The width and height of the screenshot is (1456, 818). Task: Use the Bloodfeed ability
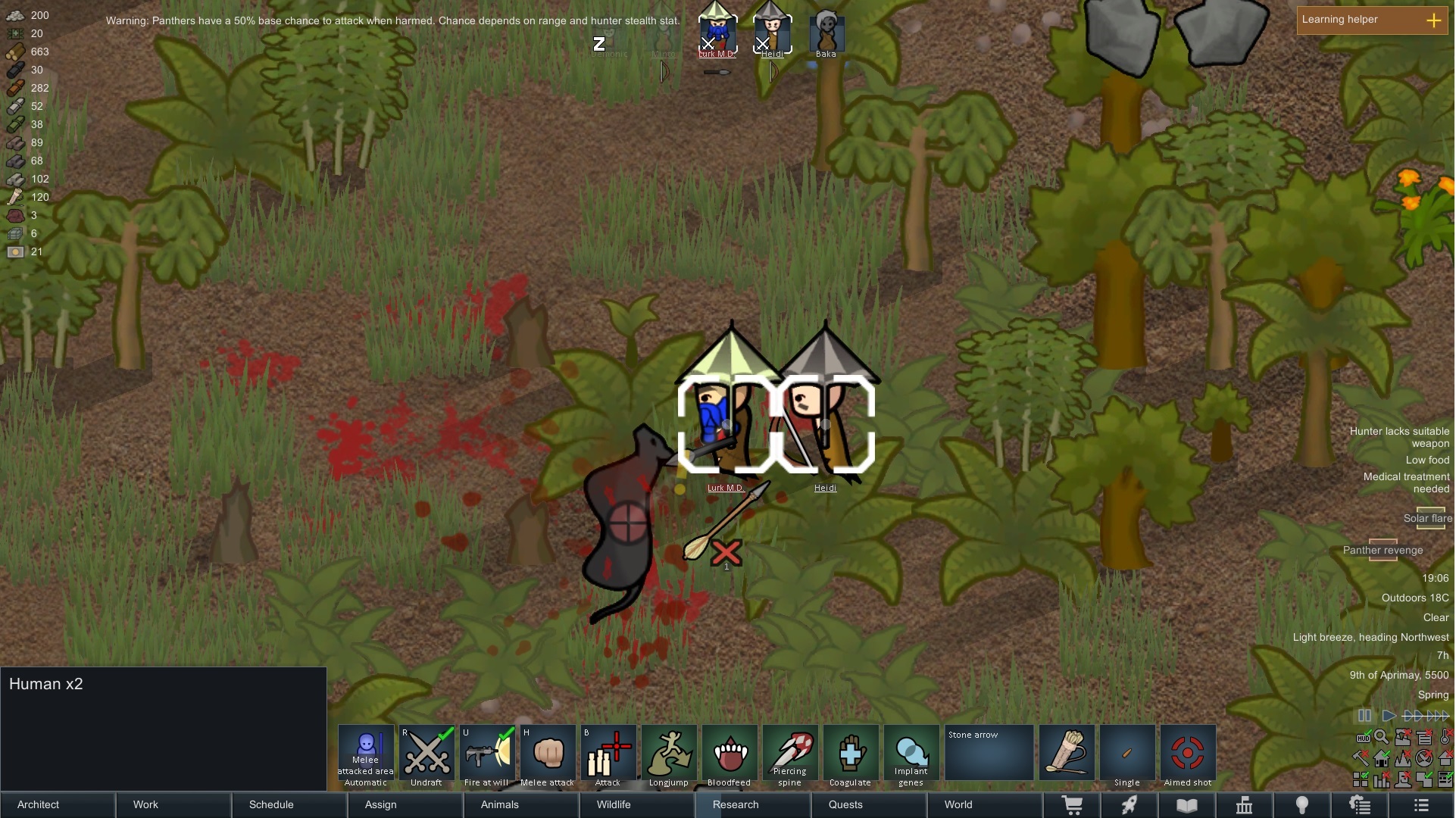click(x=730, y=755)
